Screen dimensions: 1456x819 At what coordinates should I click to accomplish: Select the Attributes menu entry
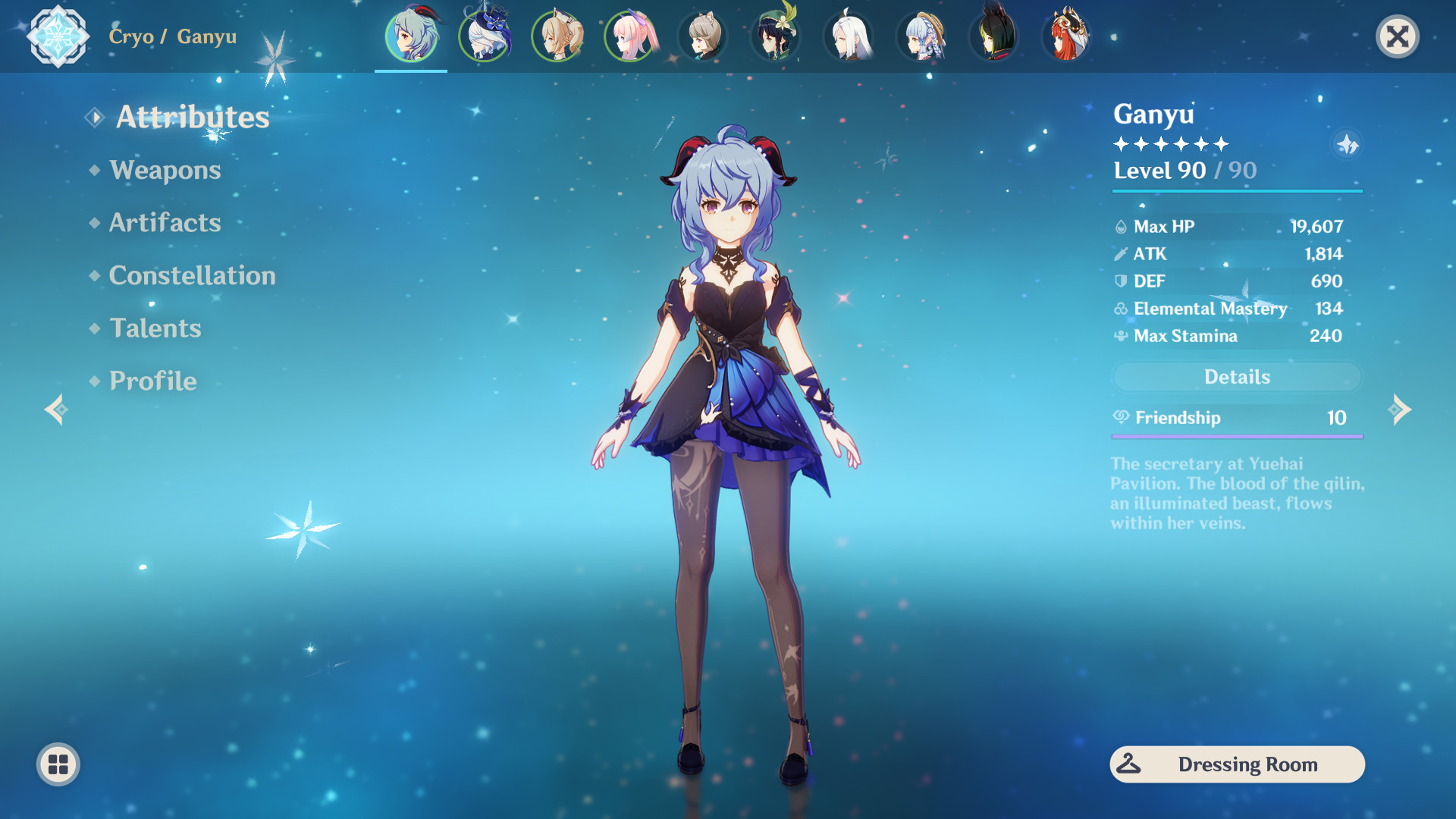192,117
